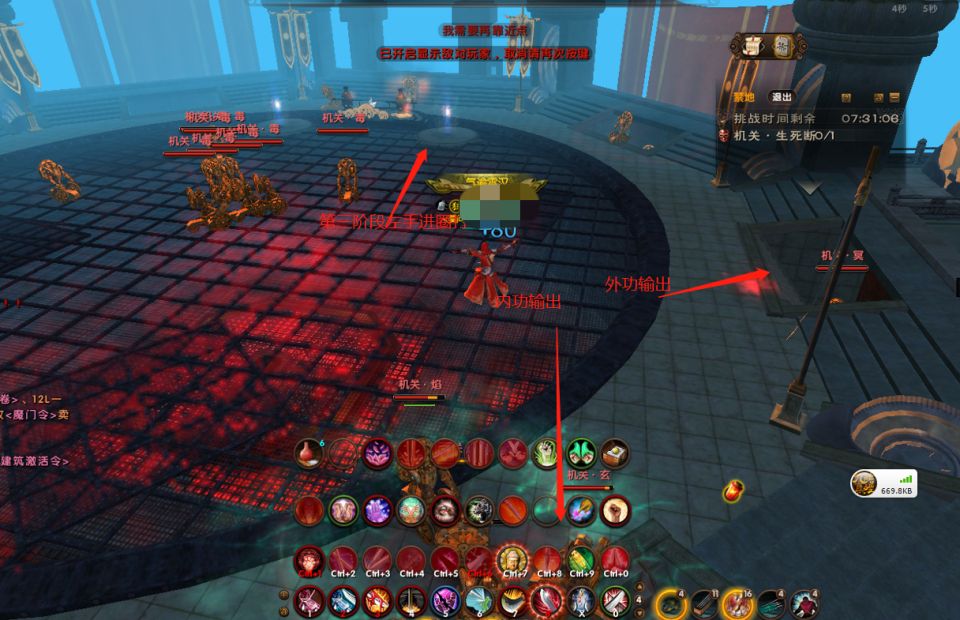Trigger the red blade skill in slot 8
Image resolution: width=960 pixels, height=620 pixels.
[547, 601]
